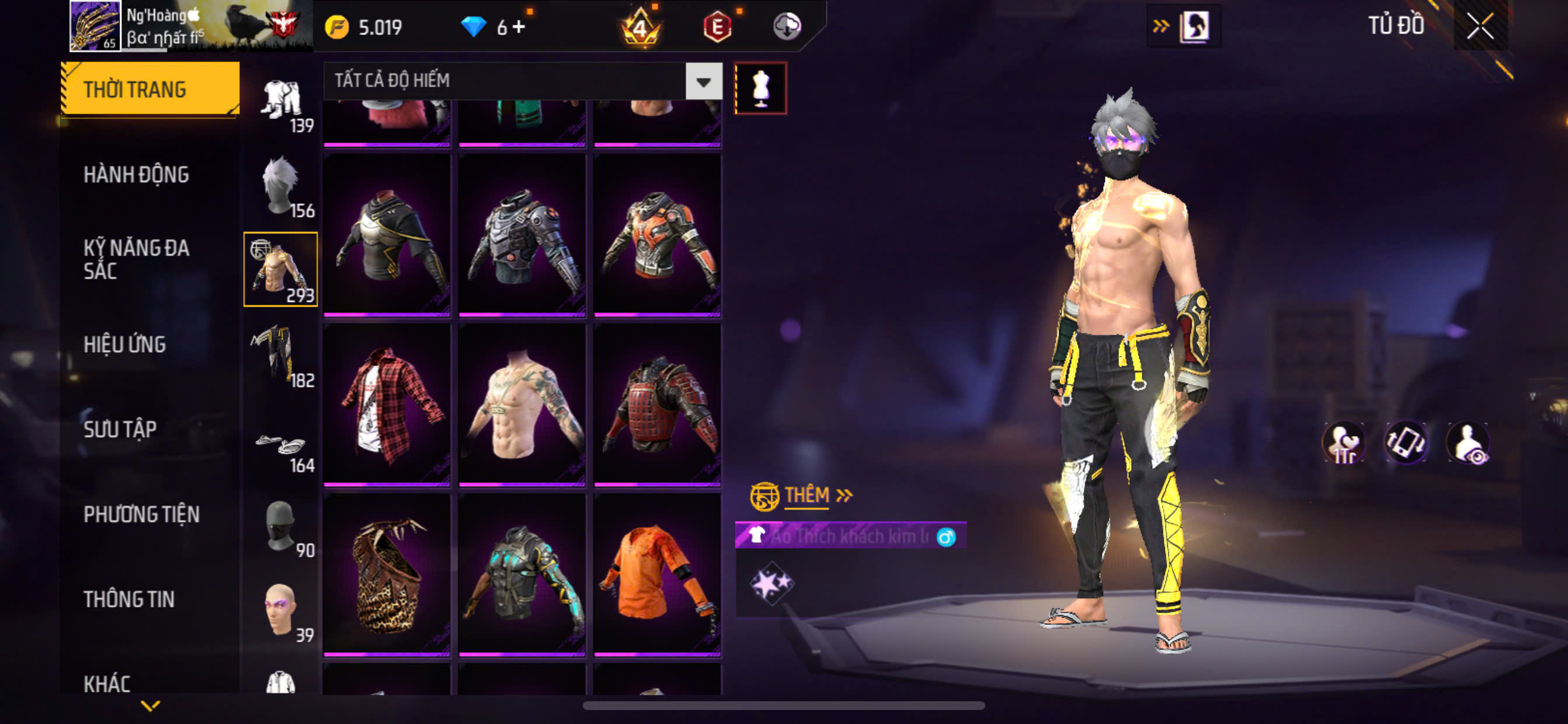Pick the red samurai armor top
The image size is (1568, 724).
coord(657,403)
